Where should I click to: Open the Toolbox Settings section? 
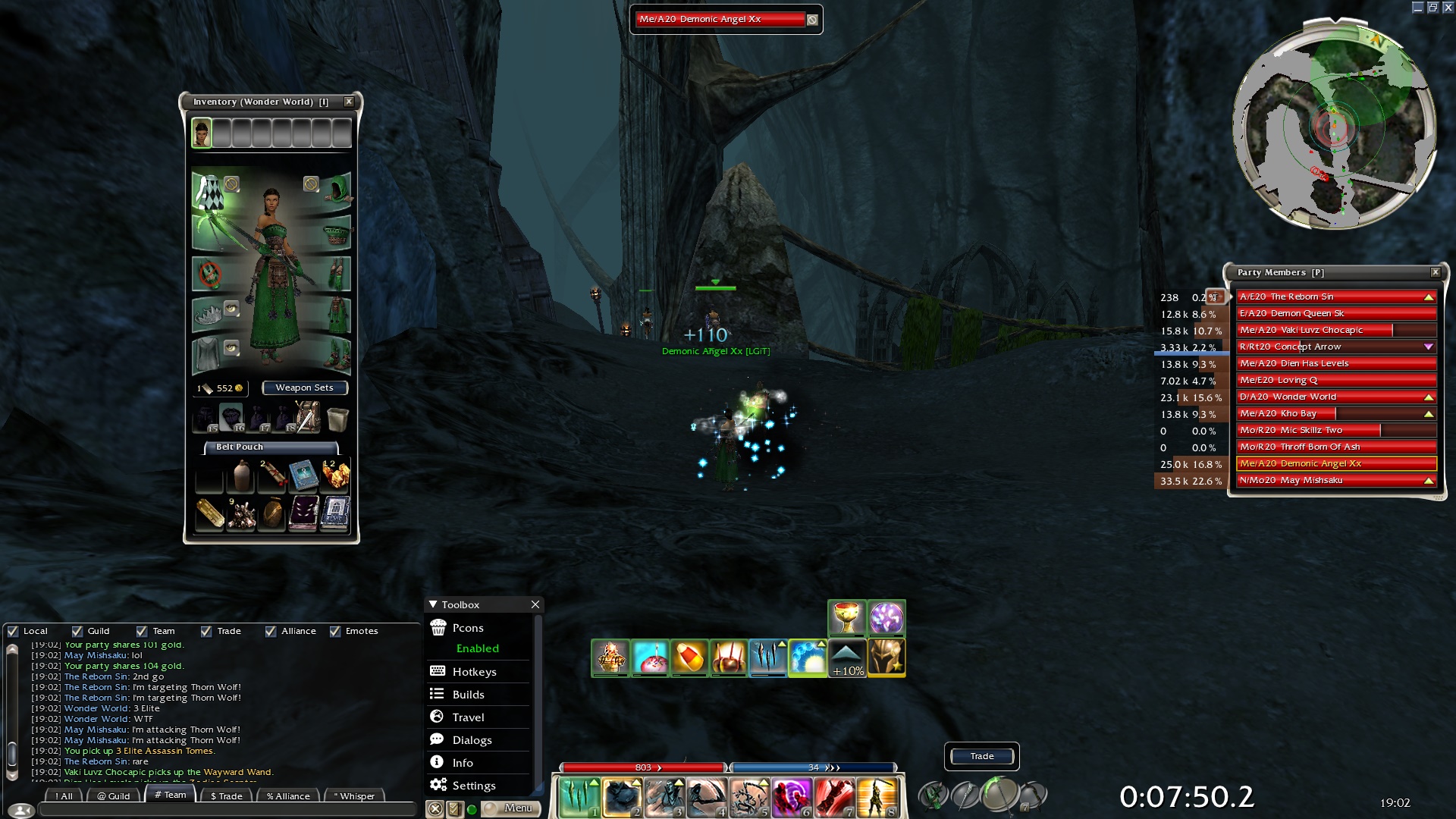tap(473, 786)
